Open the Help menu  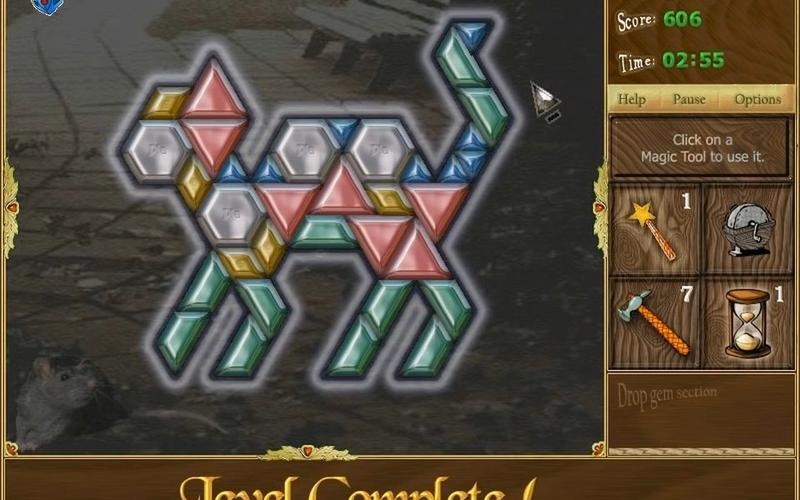tap(631, 99)
